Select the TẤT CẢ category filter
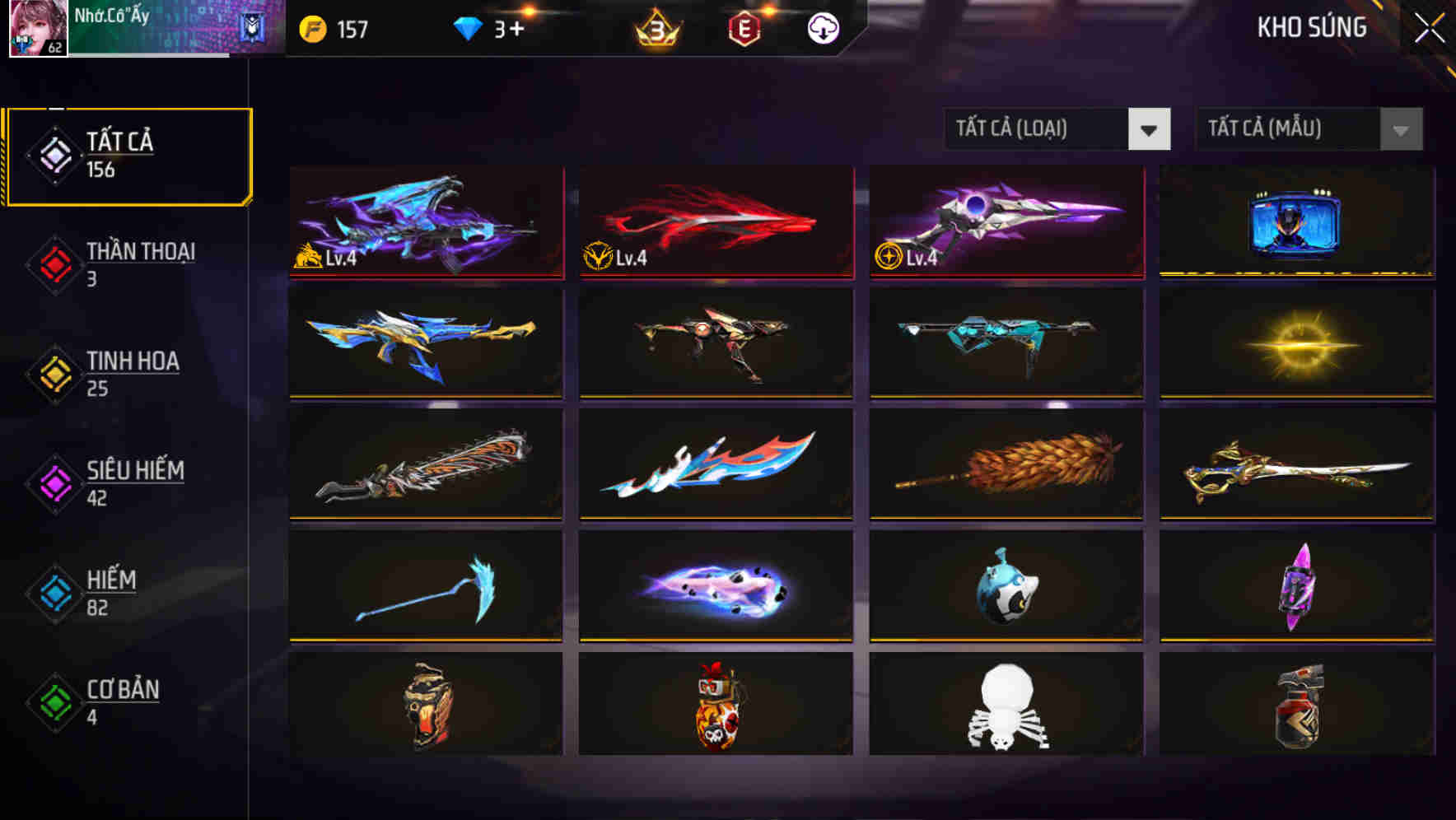The image size is (1456, 820). [128, 153]
